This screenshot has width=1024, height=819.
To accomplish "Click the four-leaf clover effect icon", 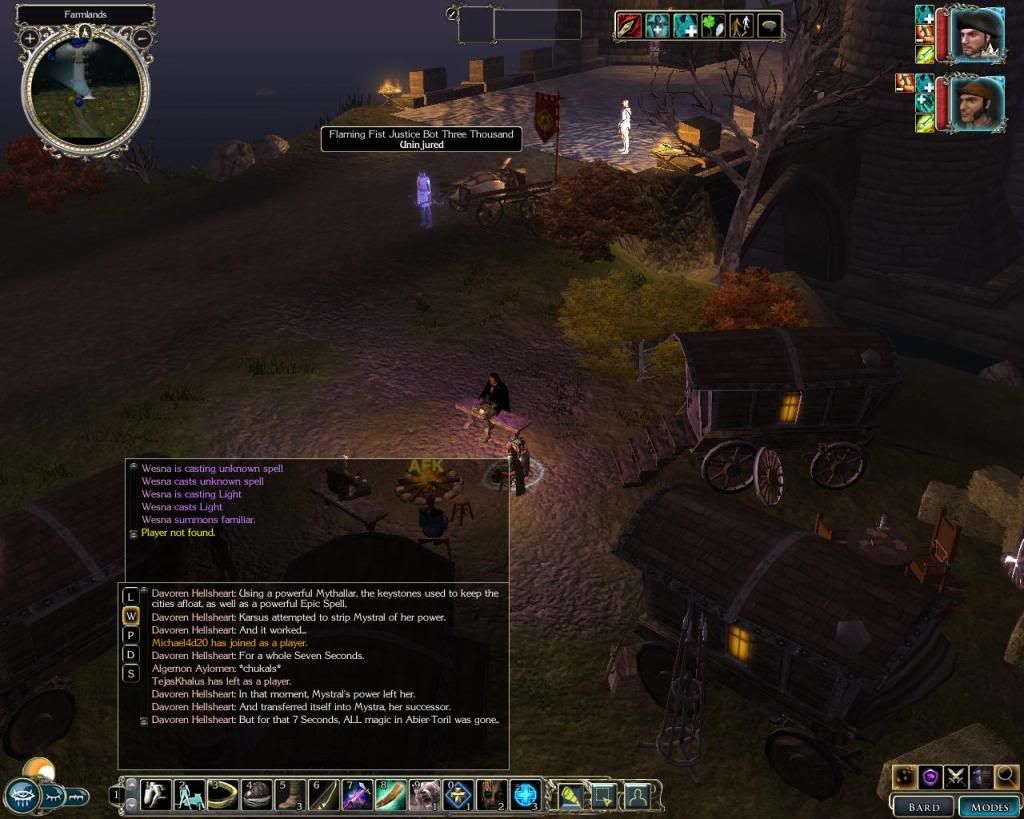I will pos(712,26).
